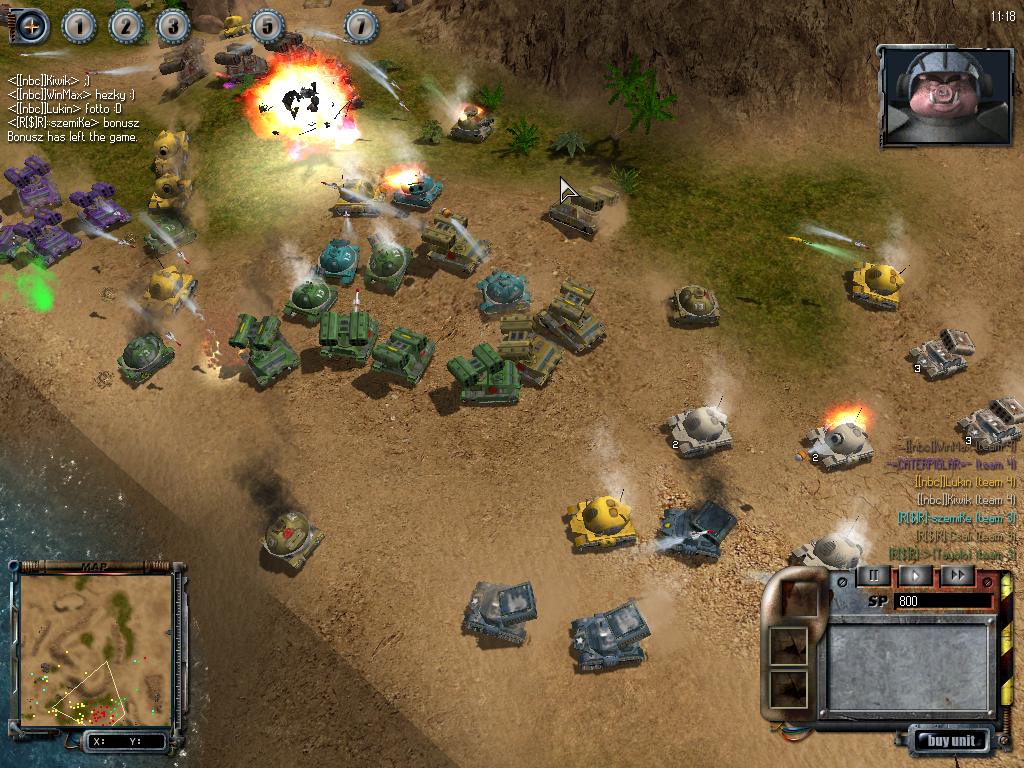Click the buy unit button
The width and height of the screenshot is (1024, 768).
click(x=951, y=741)
